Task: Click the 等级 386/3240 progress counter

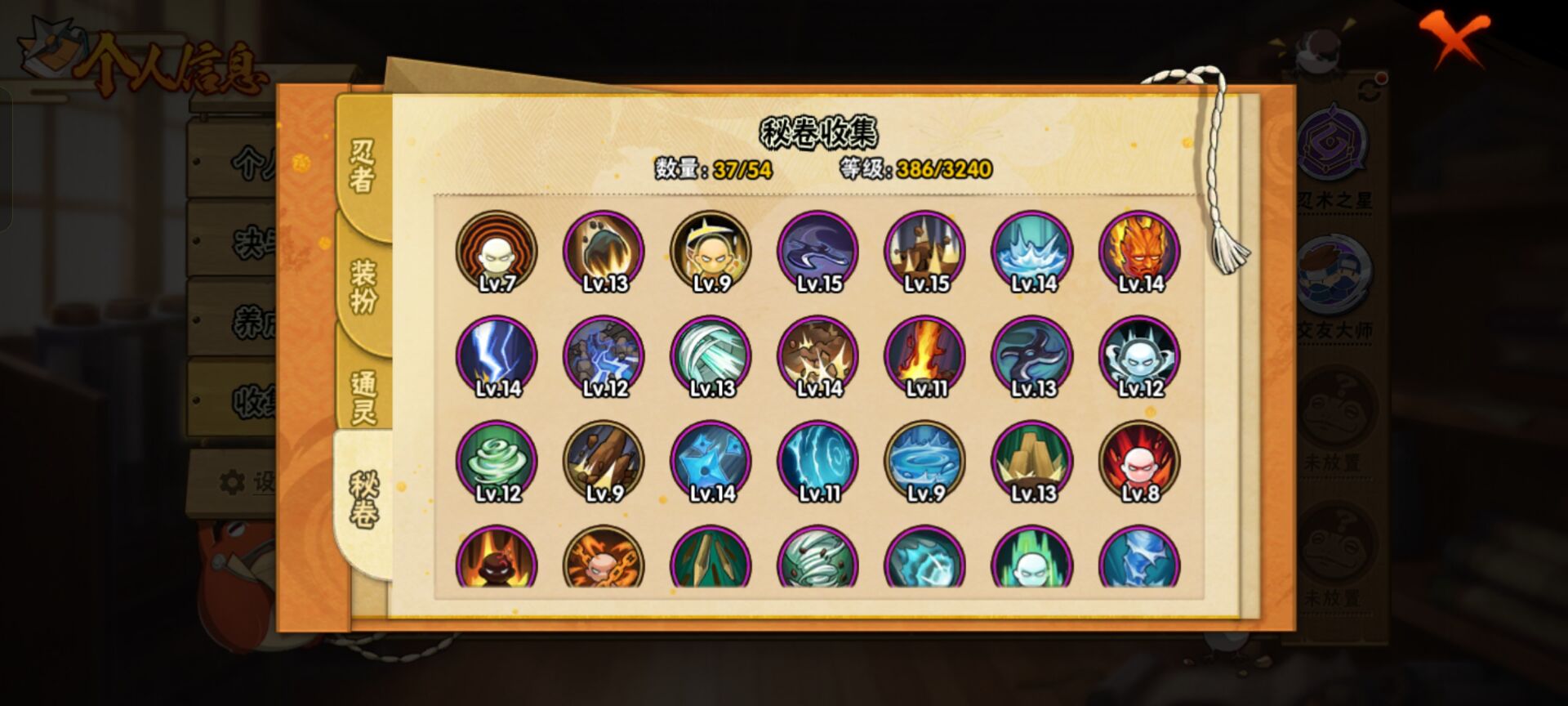Action: click(913, 170)
